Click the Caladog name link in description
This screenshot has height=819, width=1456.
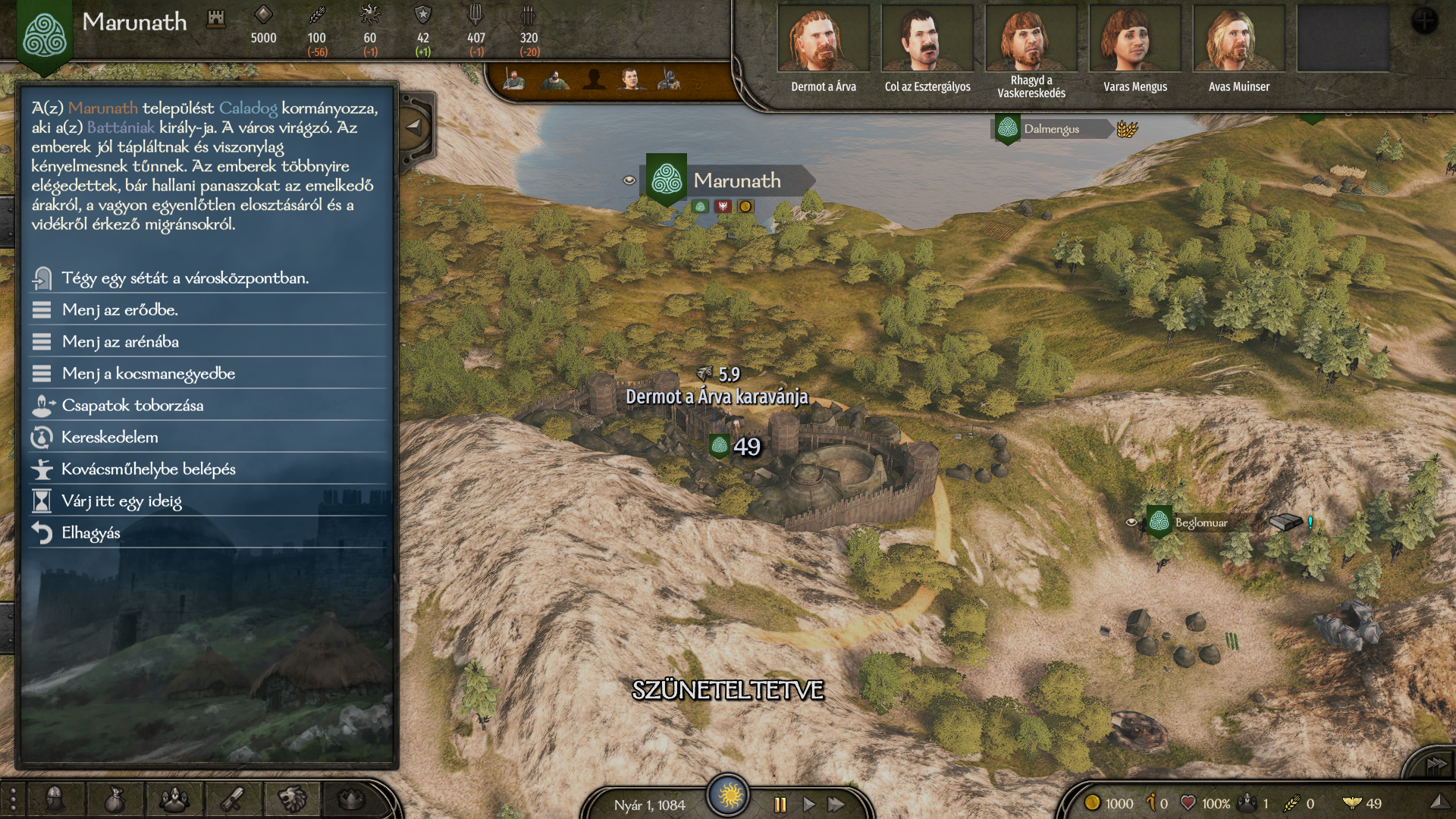click(248, 108)
